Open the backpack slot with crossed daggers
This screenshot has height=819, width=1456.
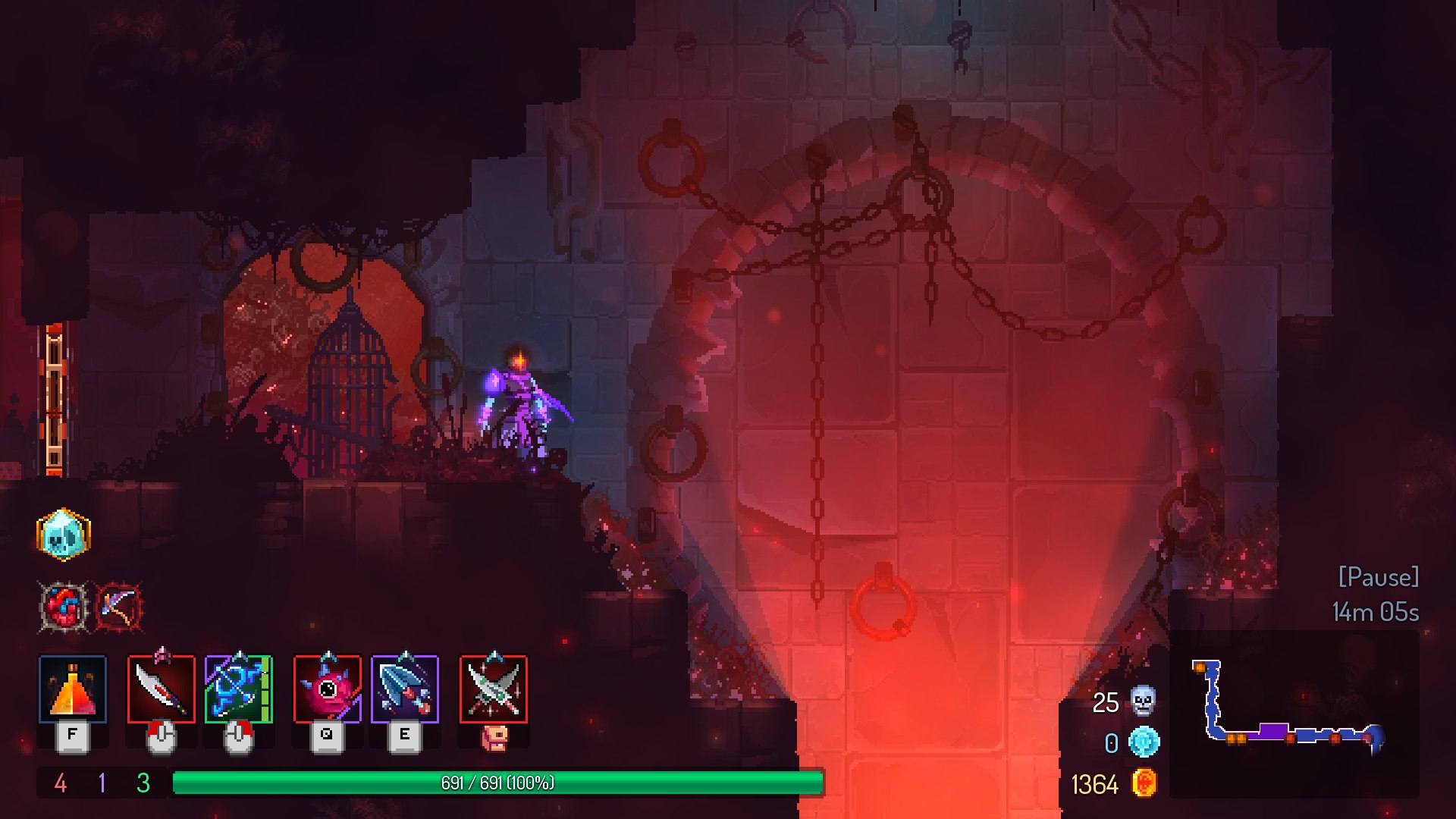tap(494, 689)
